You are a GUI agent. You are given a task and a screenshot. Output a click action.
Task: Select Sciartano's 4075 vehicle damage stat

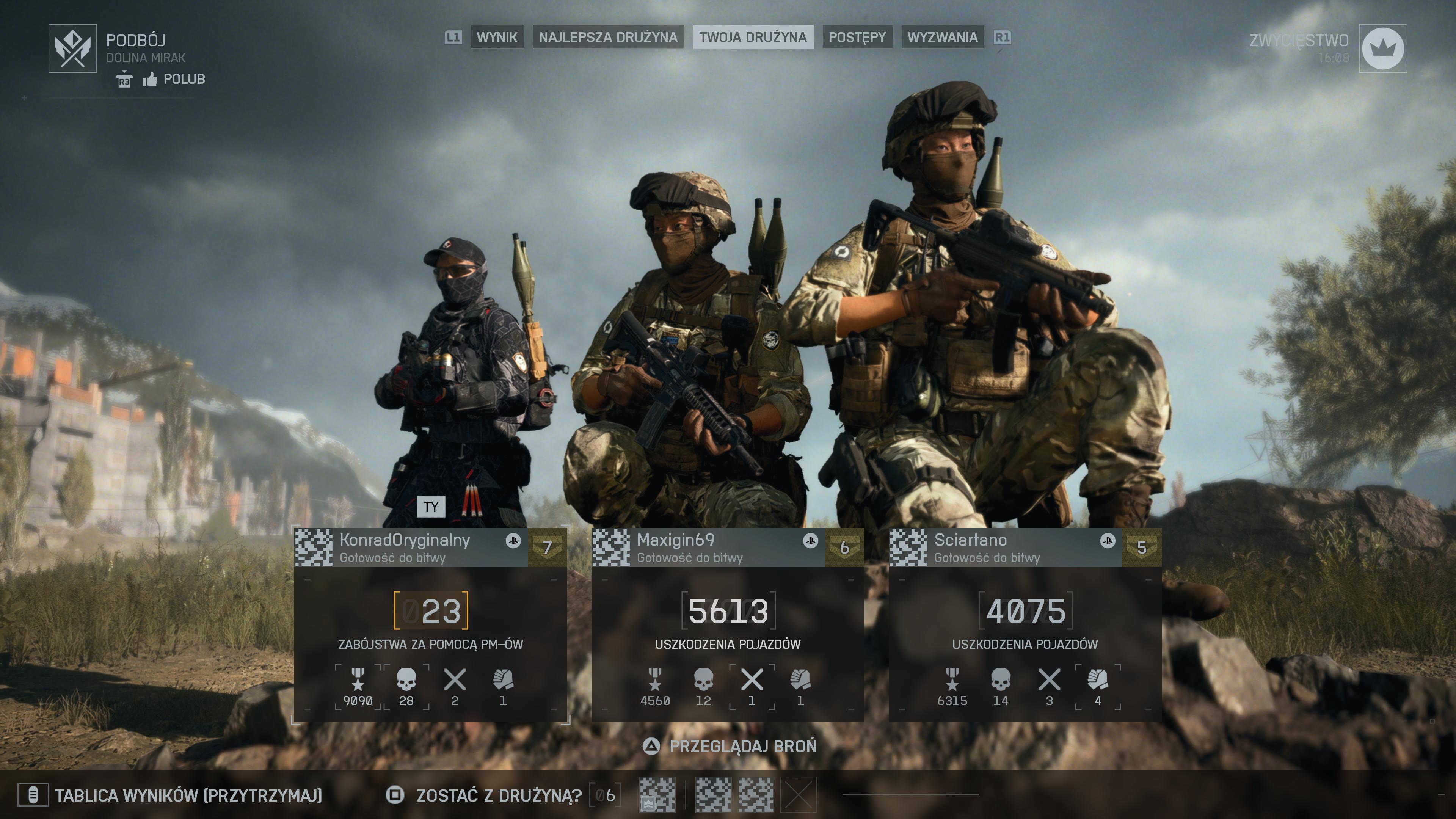[x=1025, y=611]
